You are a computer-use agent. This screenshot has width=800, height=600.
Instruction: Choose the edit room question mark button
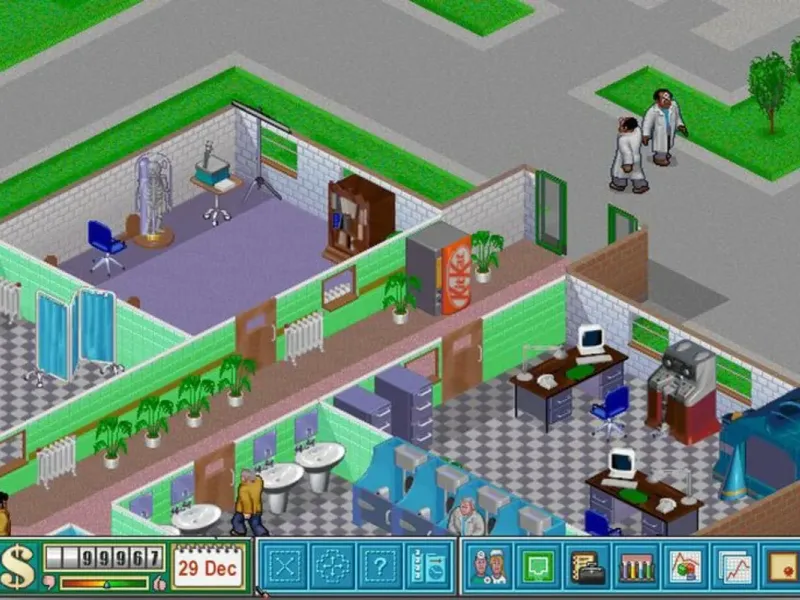[x=382, y=567]
